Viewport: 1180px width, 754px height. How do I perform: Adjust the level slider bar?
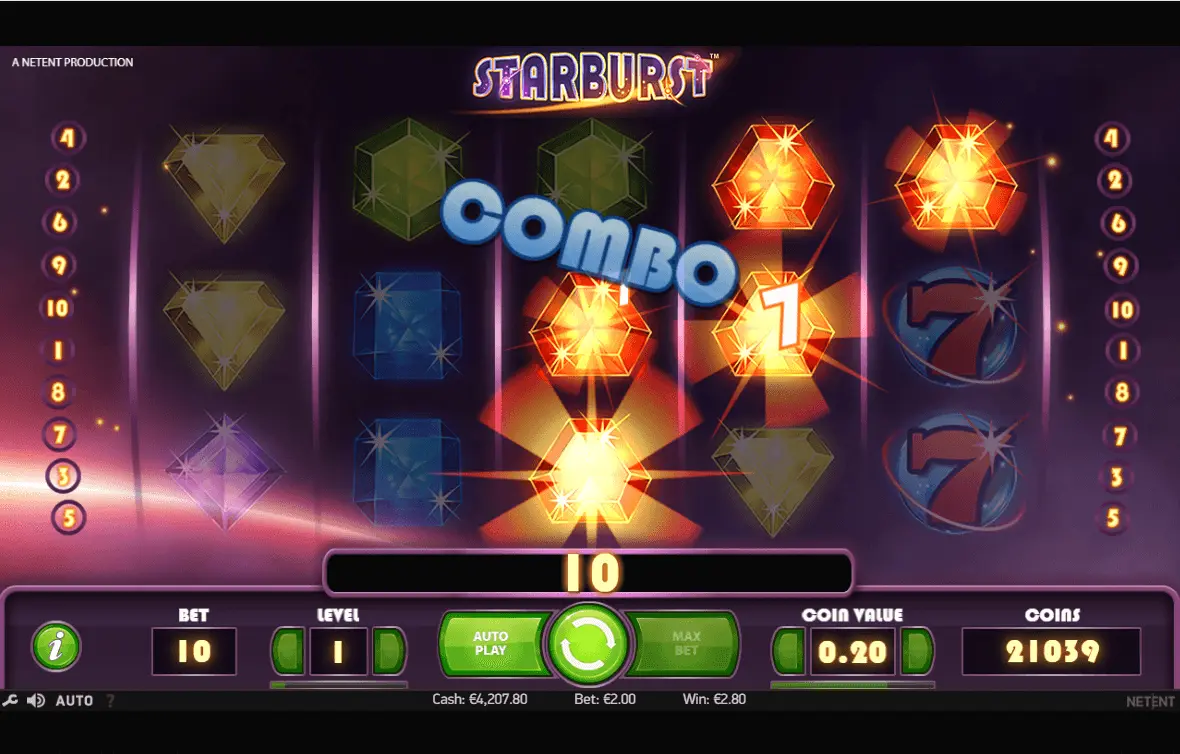click(338, 685)
